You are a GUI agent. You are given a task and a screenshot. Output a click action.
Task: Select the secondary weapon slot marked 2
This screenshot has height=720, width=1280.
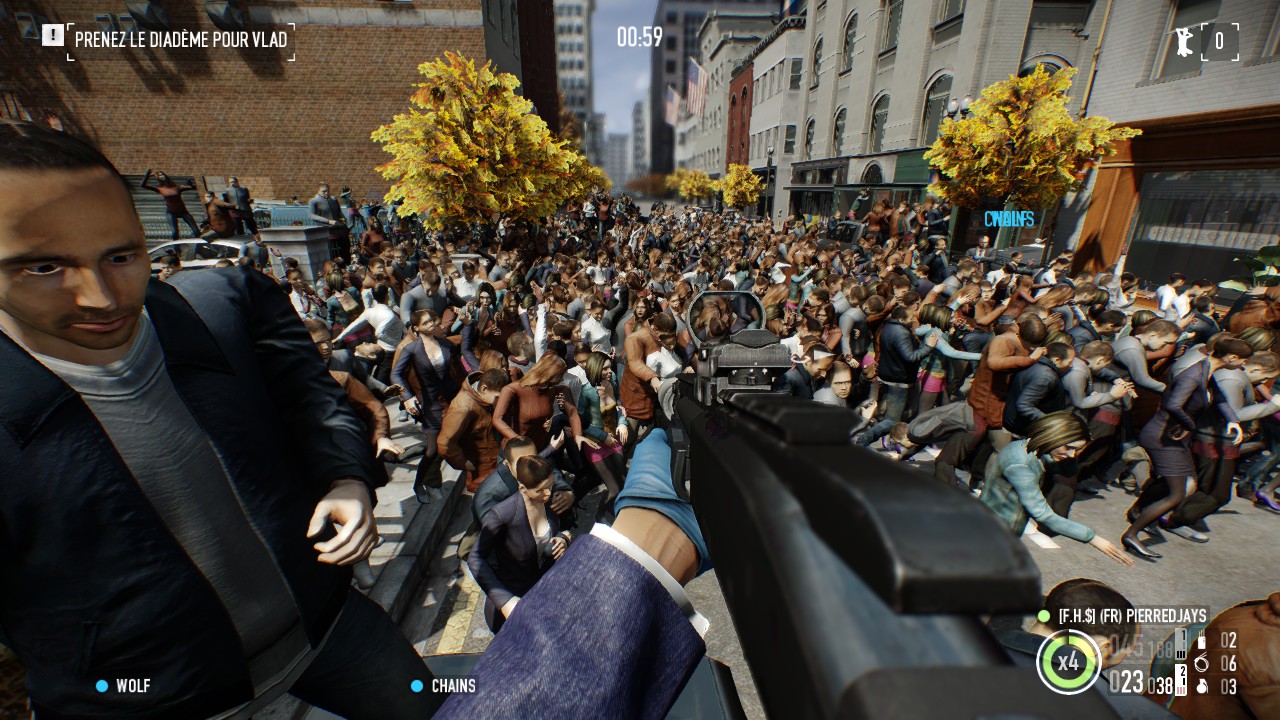pyautogui.click(x=1181, y=682)
